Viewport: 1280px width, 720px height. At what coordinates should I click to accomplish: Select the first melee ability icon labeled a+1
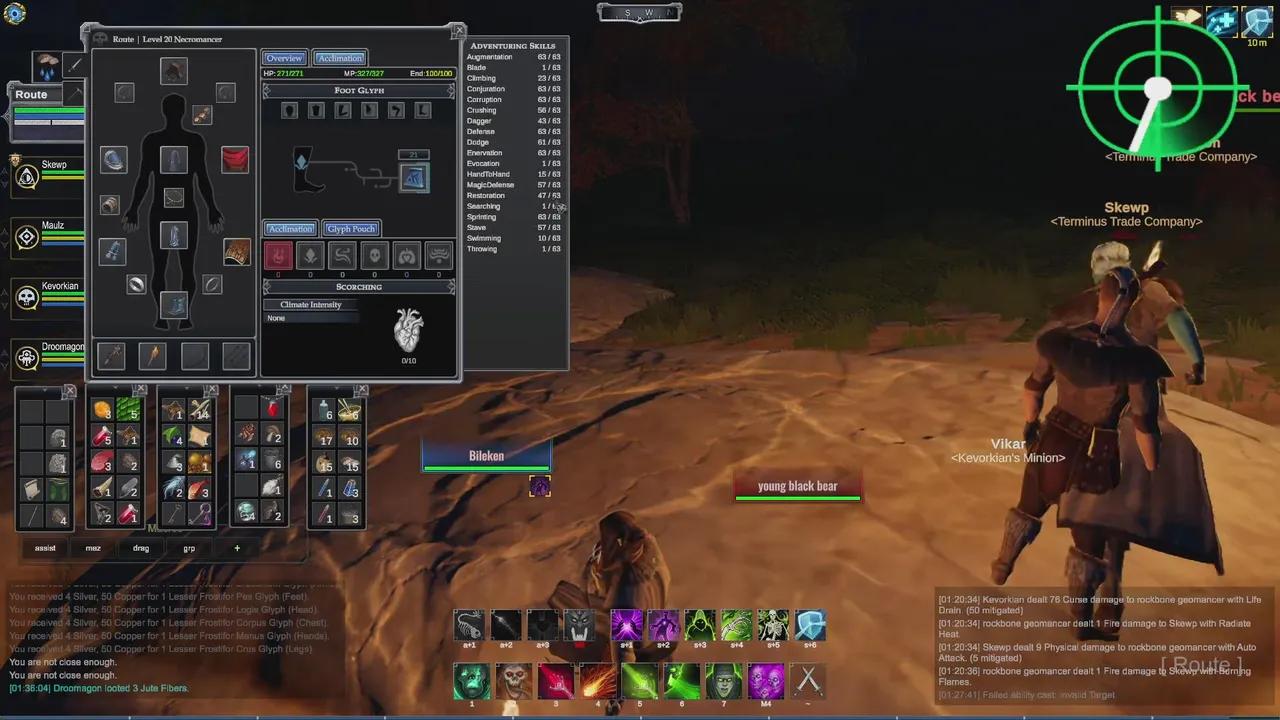tap(470, 625)
